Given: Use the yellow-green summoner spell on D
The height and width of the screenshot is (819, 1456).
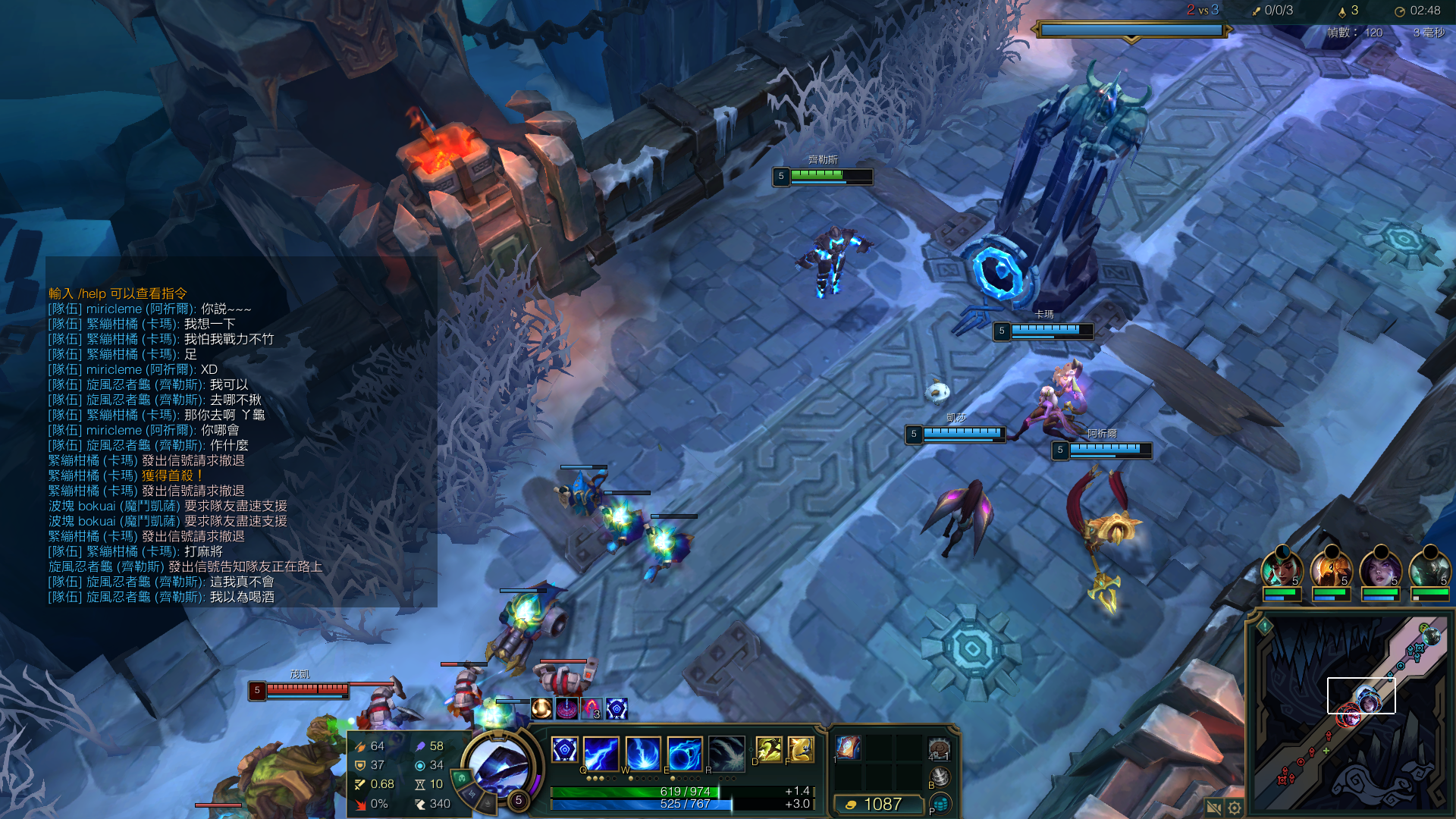Looking at the screenshot, I should pyautogui.click(x=769, y=749).
